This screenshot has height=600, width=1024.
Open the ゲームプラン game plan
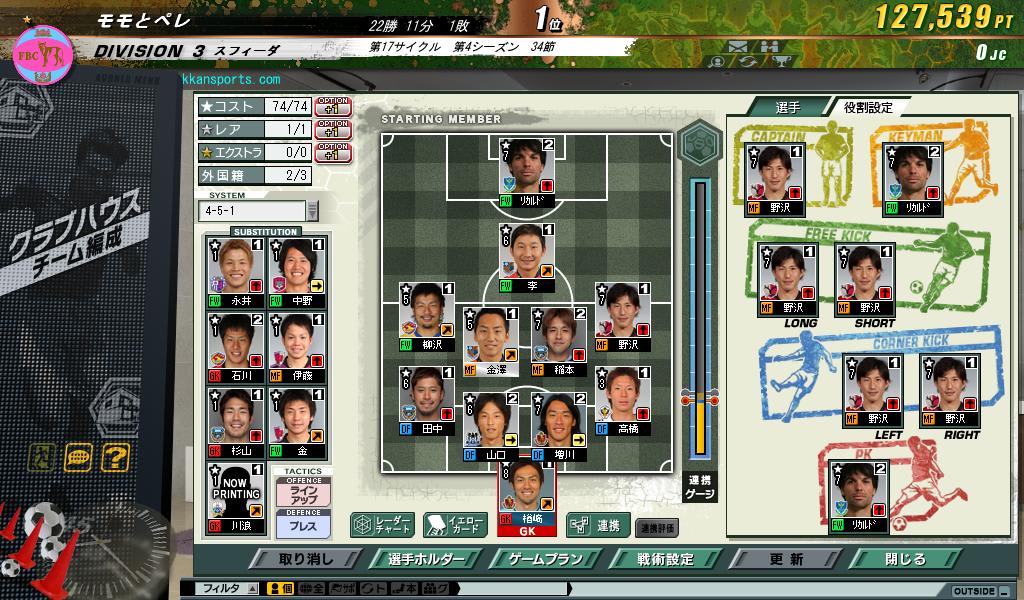pos(546,559)
